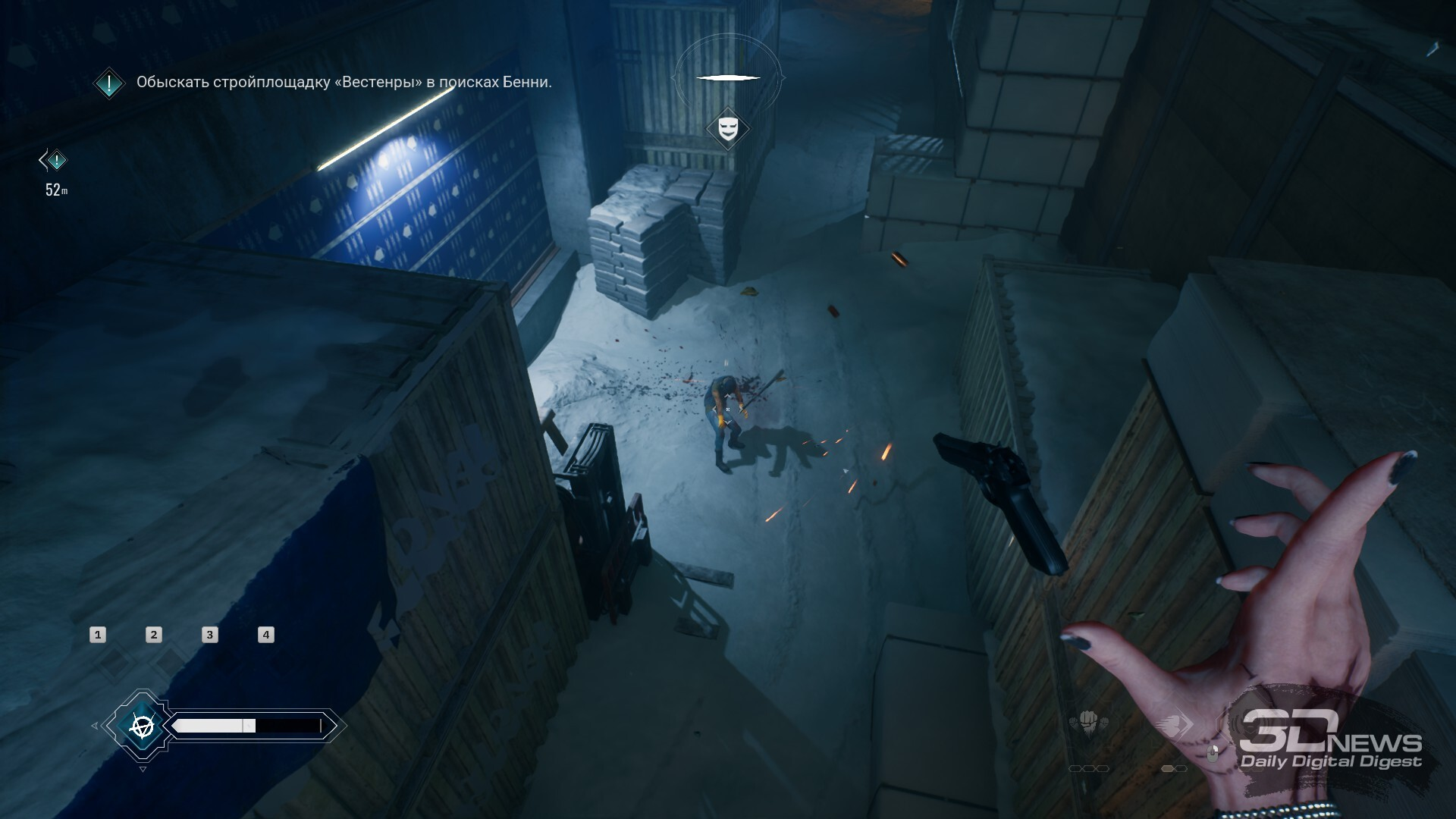Viewport: 1456px width, 819px height.
Task: Select the waypoint marker showing 52m
Action: pyautogui.click(x=55, y=161)
